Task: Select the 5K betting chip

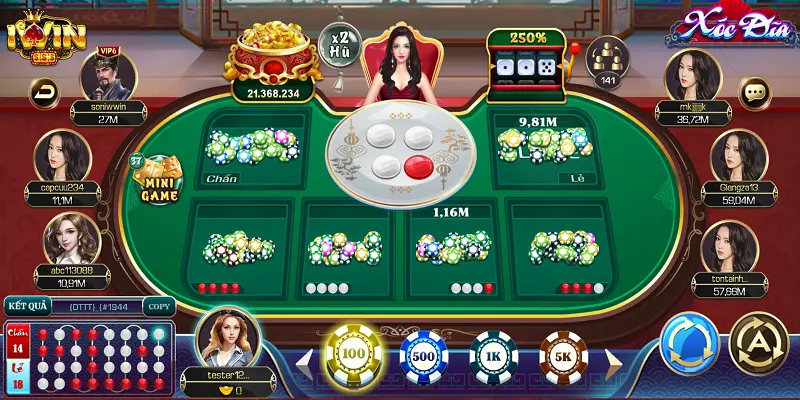Action: pyautogui.click(x=563, y=357)
